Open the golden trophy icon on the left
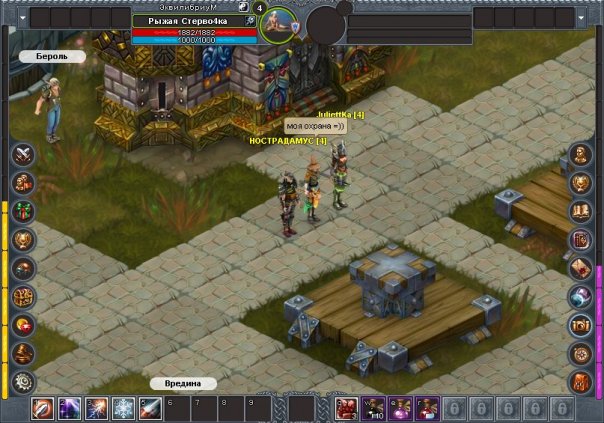 coord(23,240)
